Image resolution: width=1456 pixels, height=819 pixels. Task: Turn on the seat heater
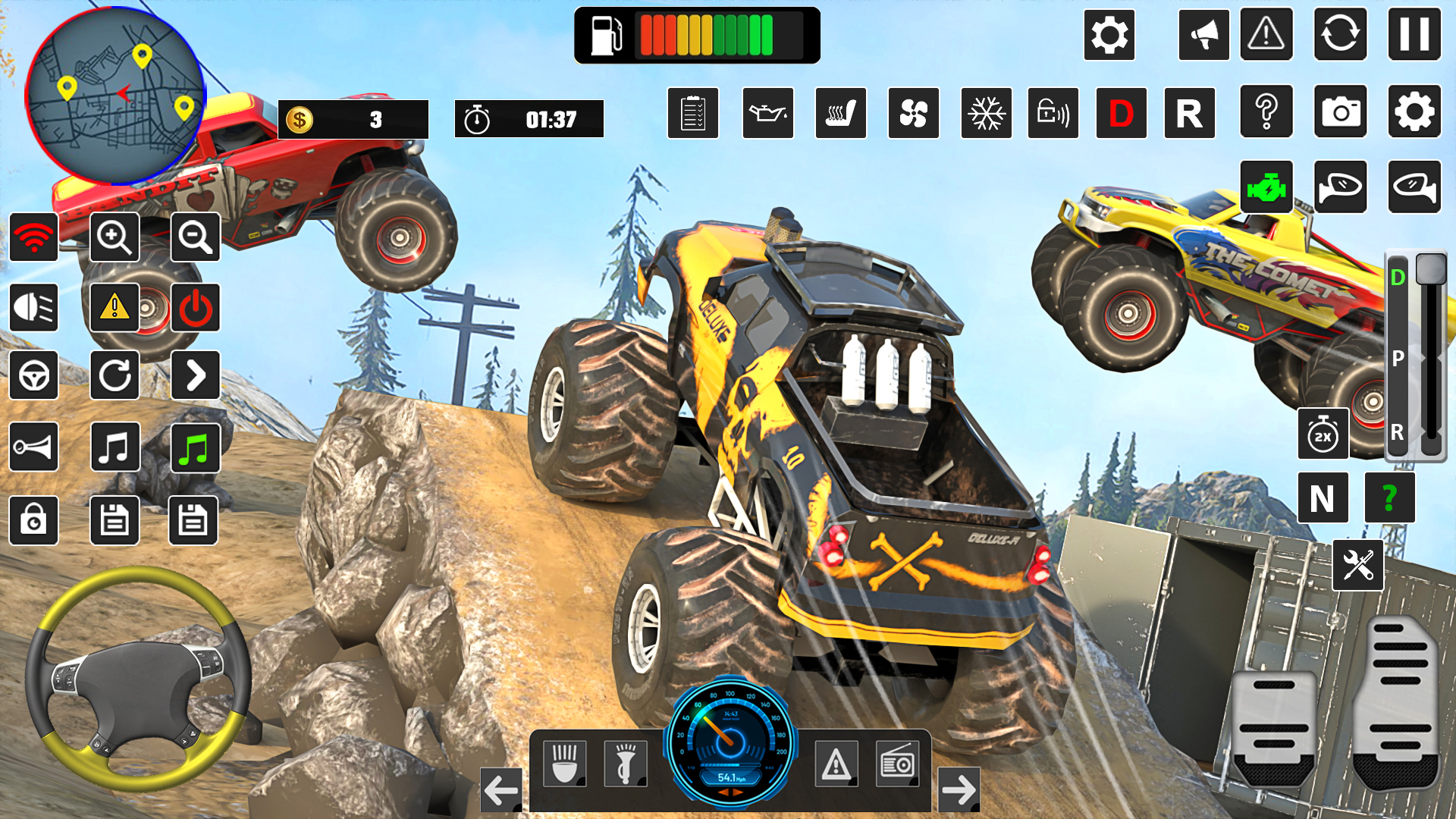tap(840, 114)
